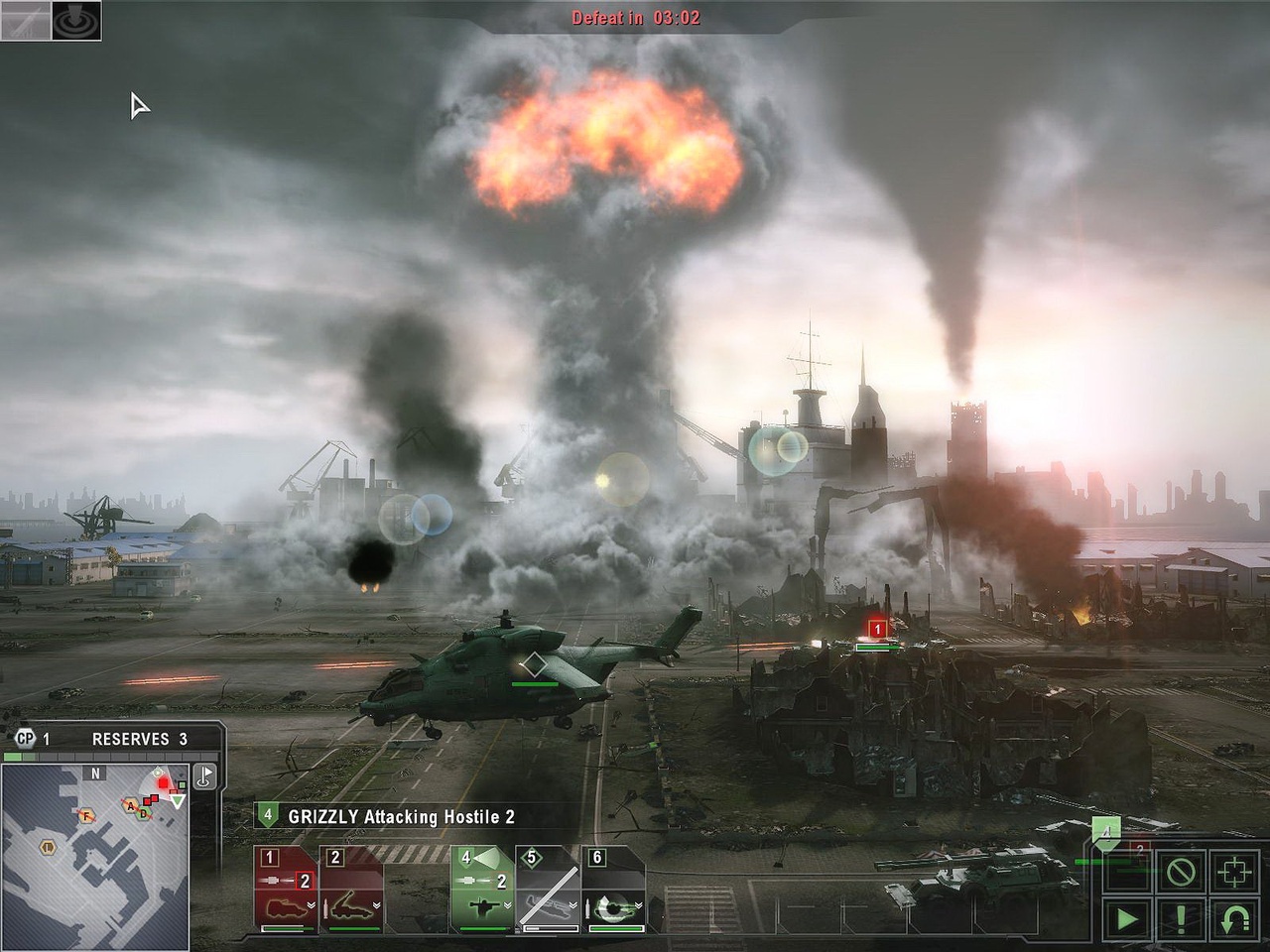Screen dimensions: 1270x952
Task: Select the greyed-out missile strike icon
Action: pos(25,20)
